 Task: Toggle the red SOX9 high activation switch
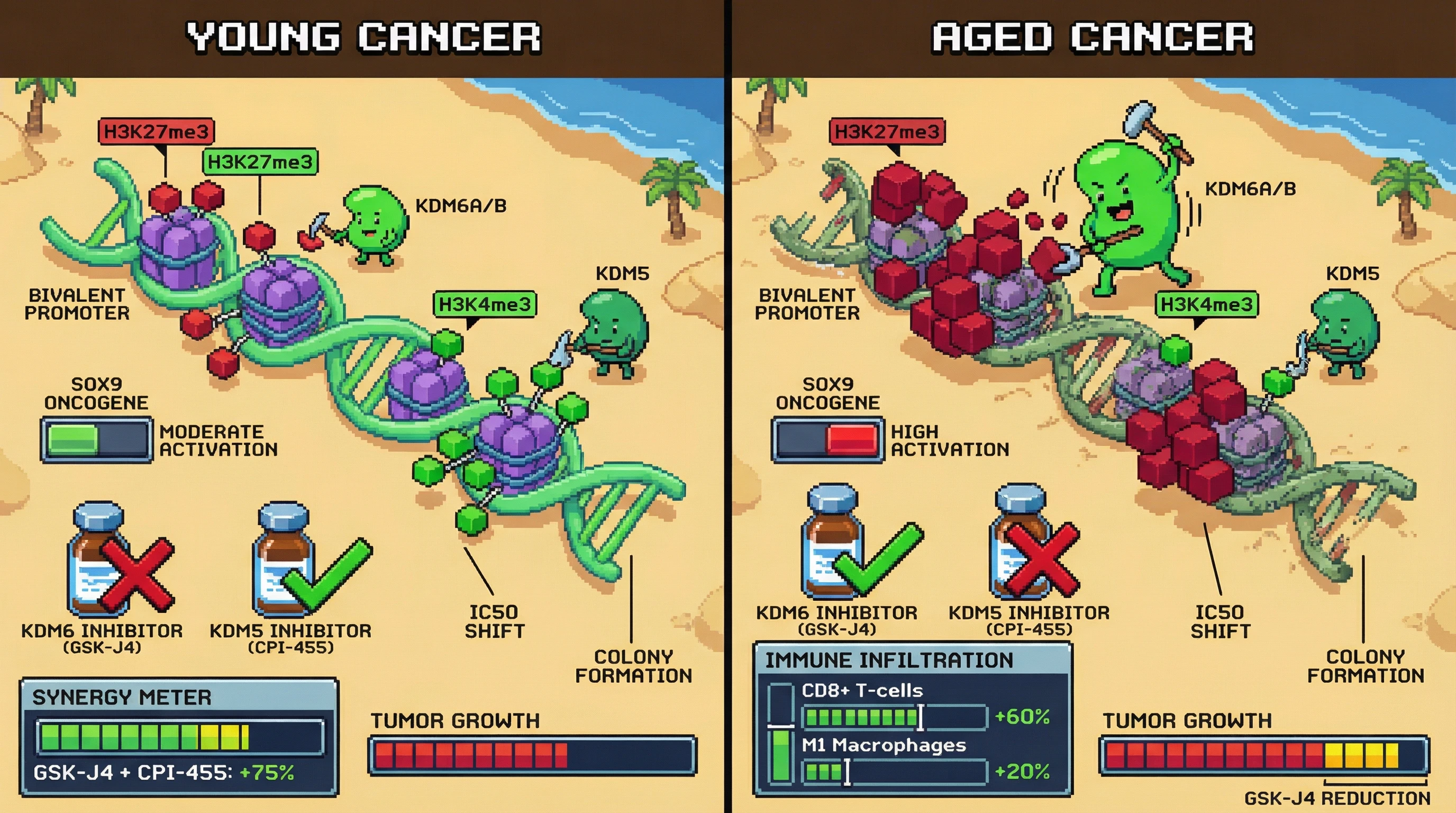pyautogui.click(x=827, y=440)
